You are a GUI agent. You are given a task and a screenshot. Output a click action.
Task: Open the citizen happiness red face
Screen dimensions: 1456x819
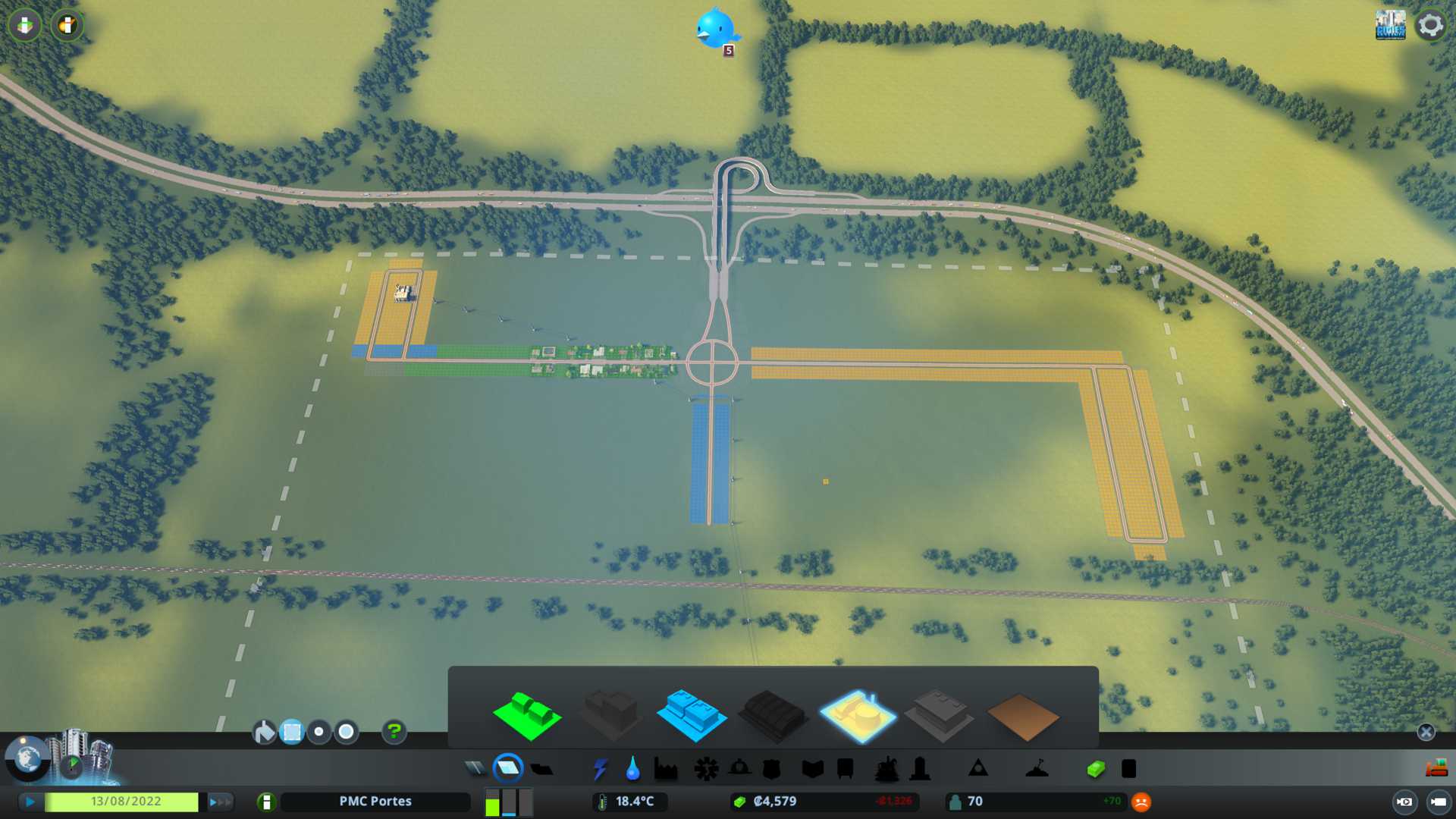1141,802
